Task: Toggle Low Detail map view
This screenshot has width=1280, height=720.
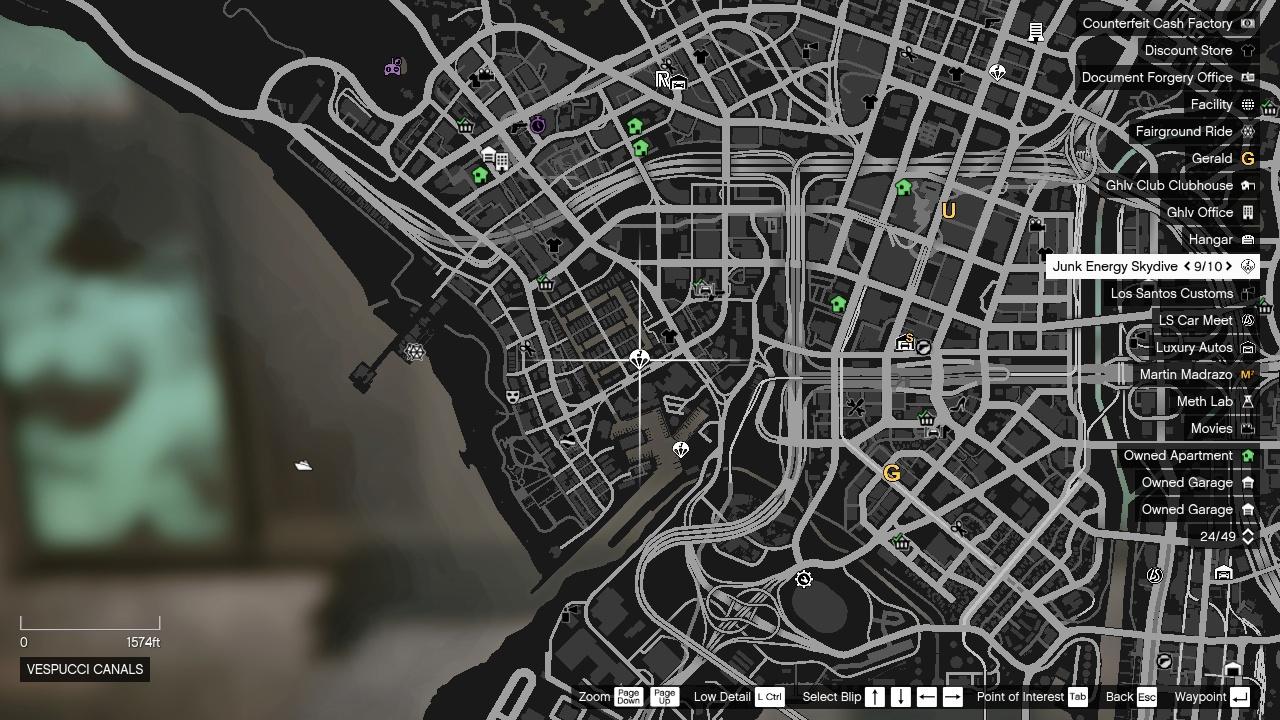Action: 768,697
